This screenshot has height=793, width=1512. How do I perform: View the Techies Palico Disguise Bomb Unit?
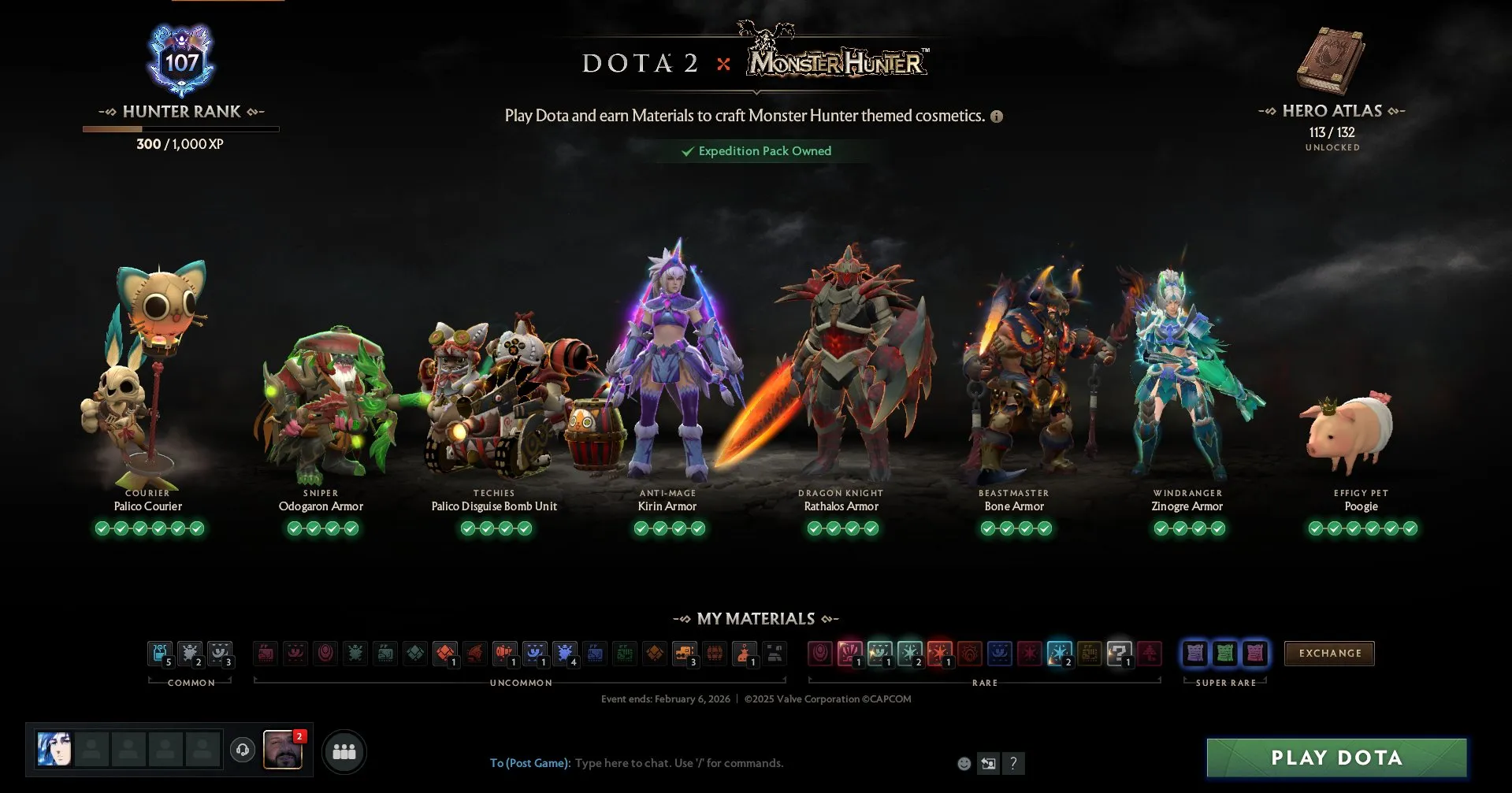(x=494, y=402)
